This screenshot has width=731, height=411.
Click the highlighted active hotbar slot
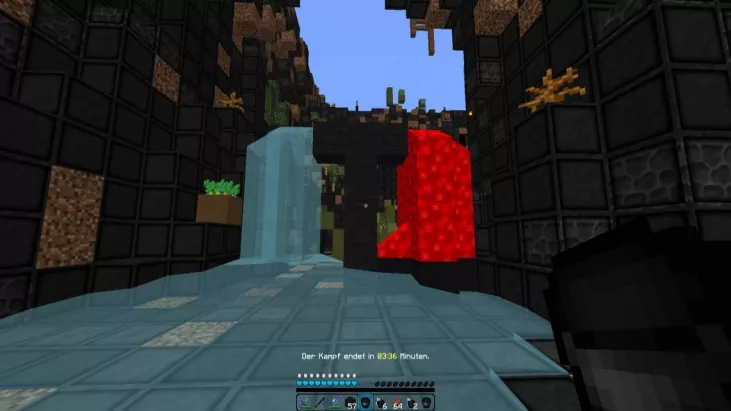(365, 402)
